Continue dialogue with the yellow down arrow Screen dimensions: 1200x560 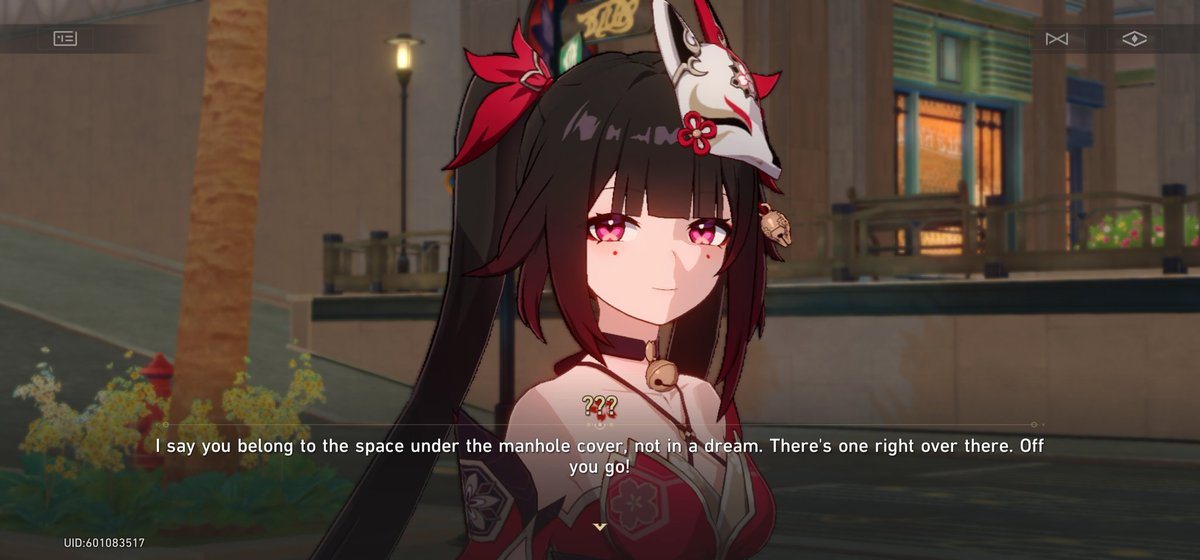click(x=600, y=526)
